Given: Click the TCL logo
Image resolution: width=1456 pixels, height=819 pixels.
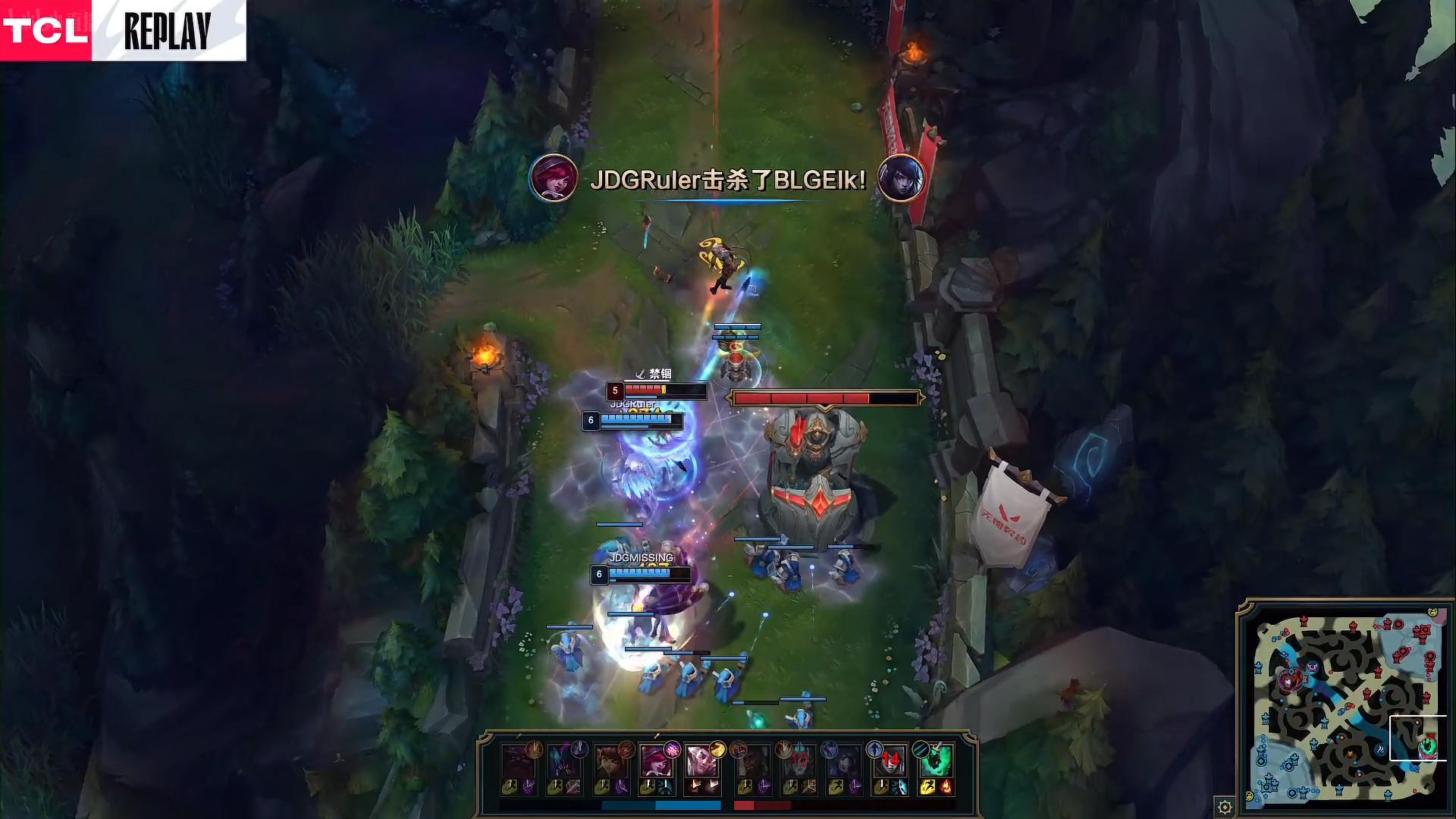Looking at the screenshot, I should coord(45,29).
